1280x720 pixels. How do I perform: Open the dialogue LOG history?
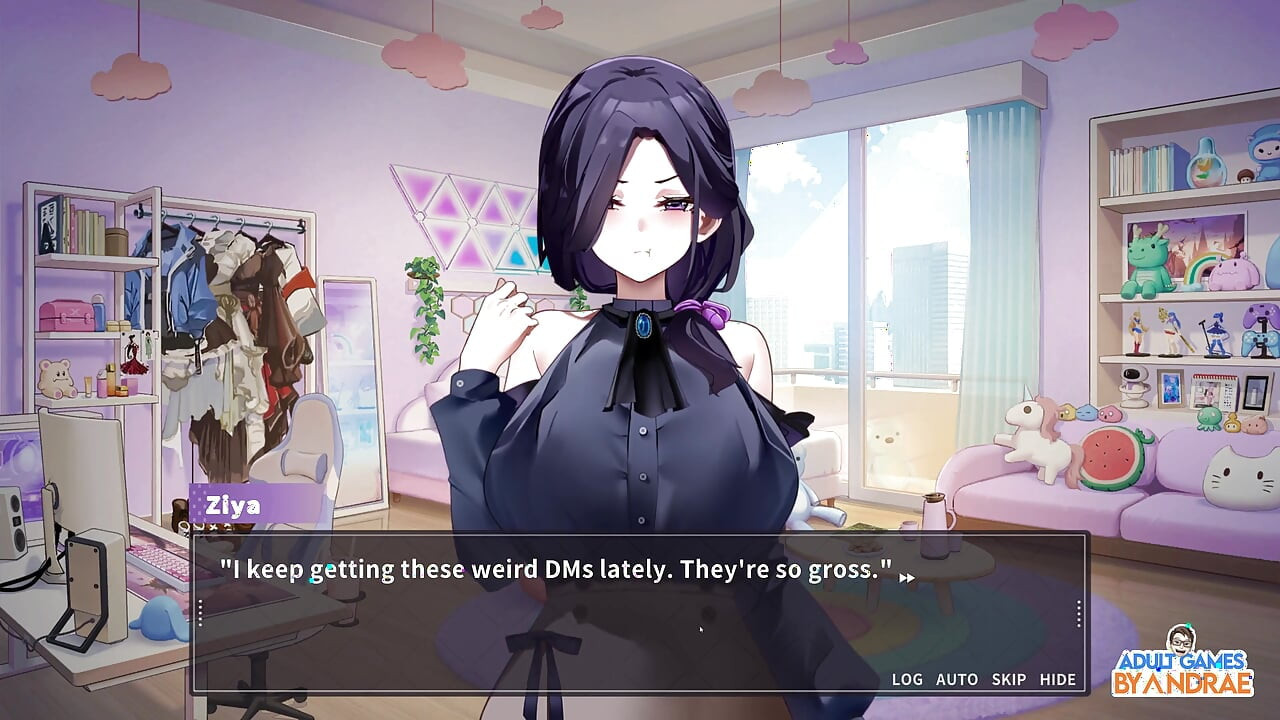coord(908,679)
